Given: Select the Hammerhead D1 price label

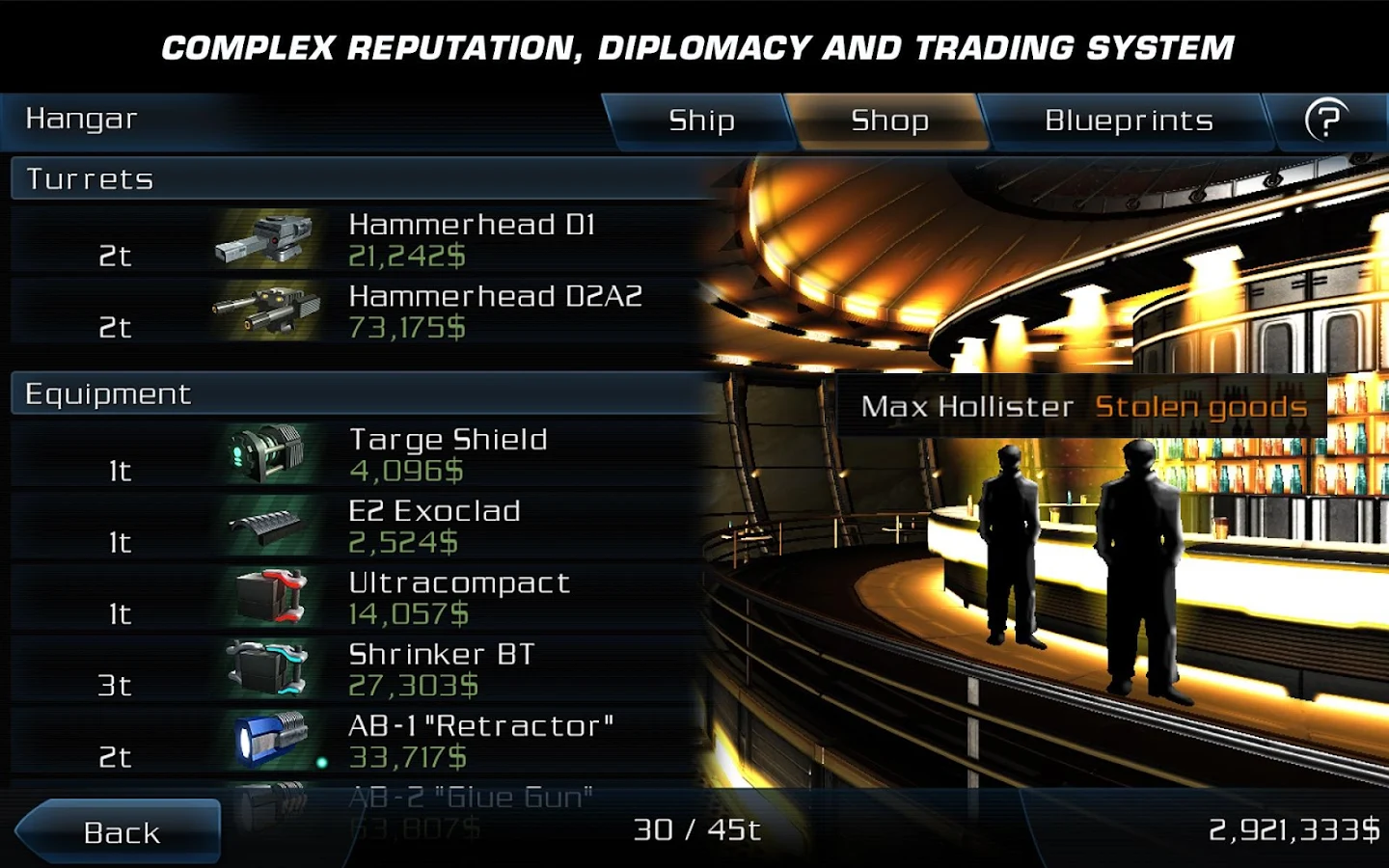Looking at the screenshot, I should point(409,257).
